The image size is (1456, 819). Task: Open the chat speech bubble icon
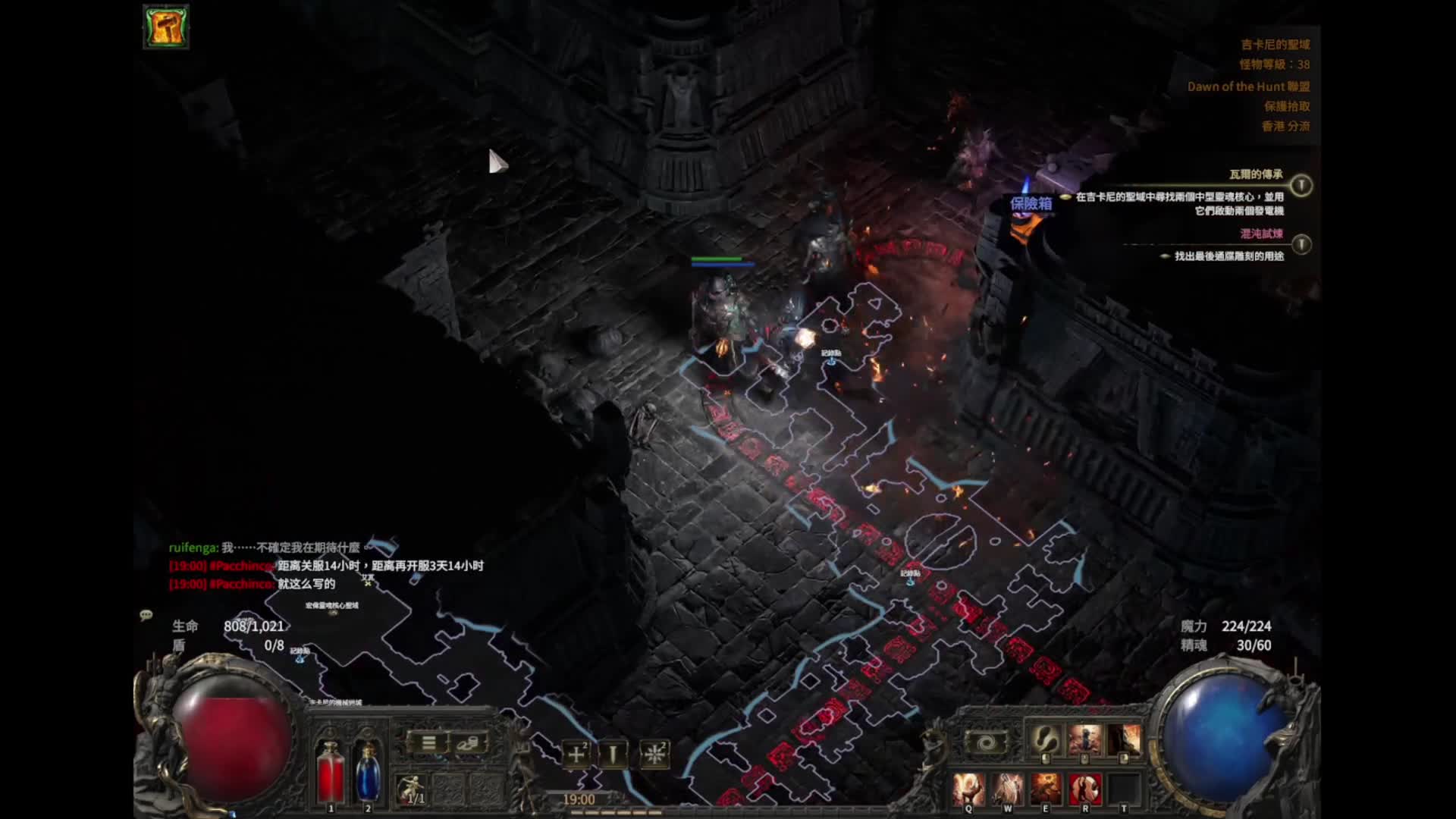[146, 615]
